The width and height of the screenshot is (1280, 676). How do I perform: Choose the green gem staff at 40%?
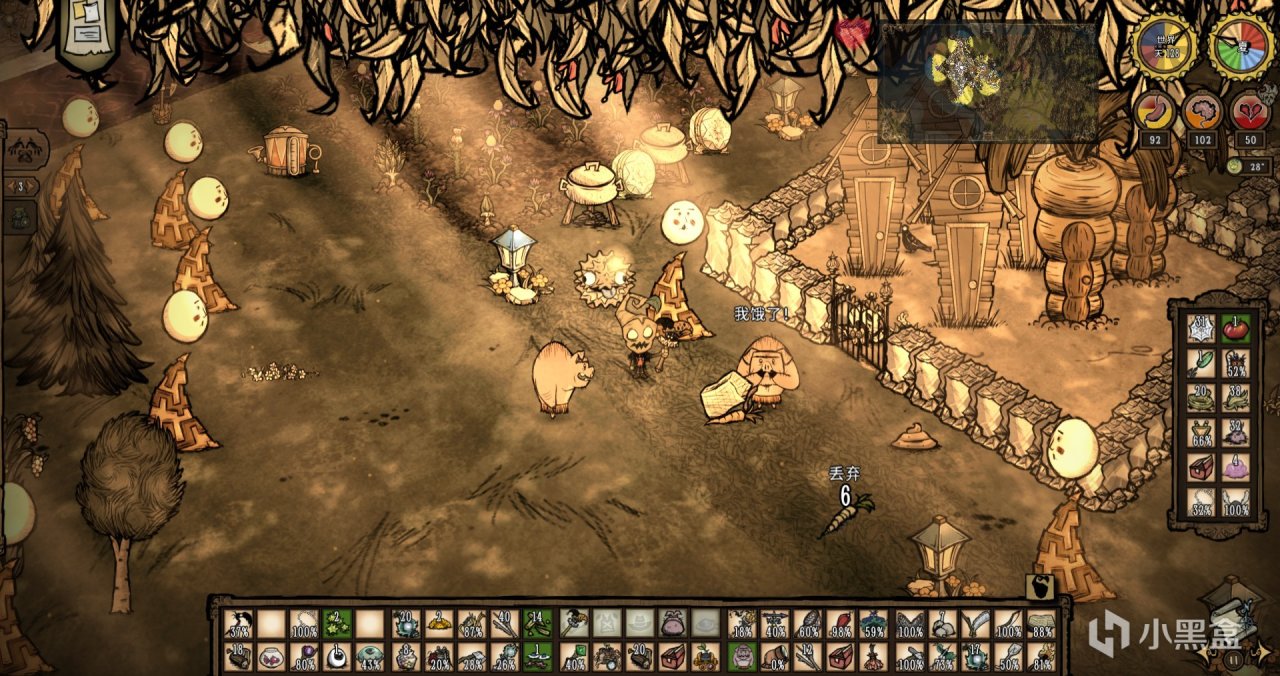pos(573,658)
